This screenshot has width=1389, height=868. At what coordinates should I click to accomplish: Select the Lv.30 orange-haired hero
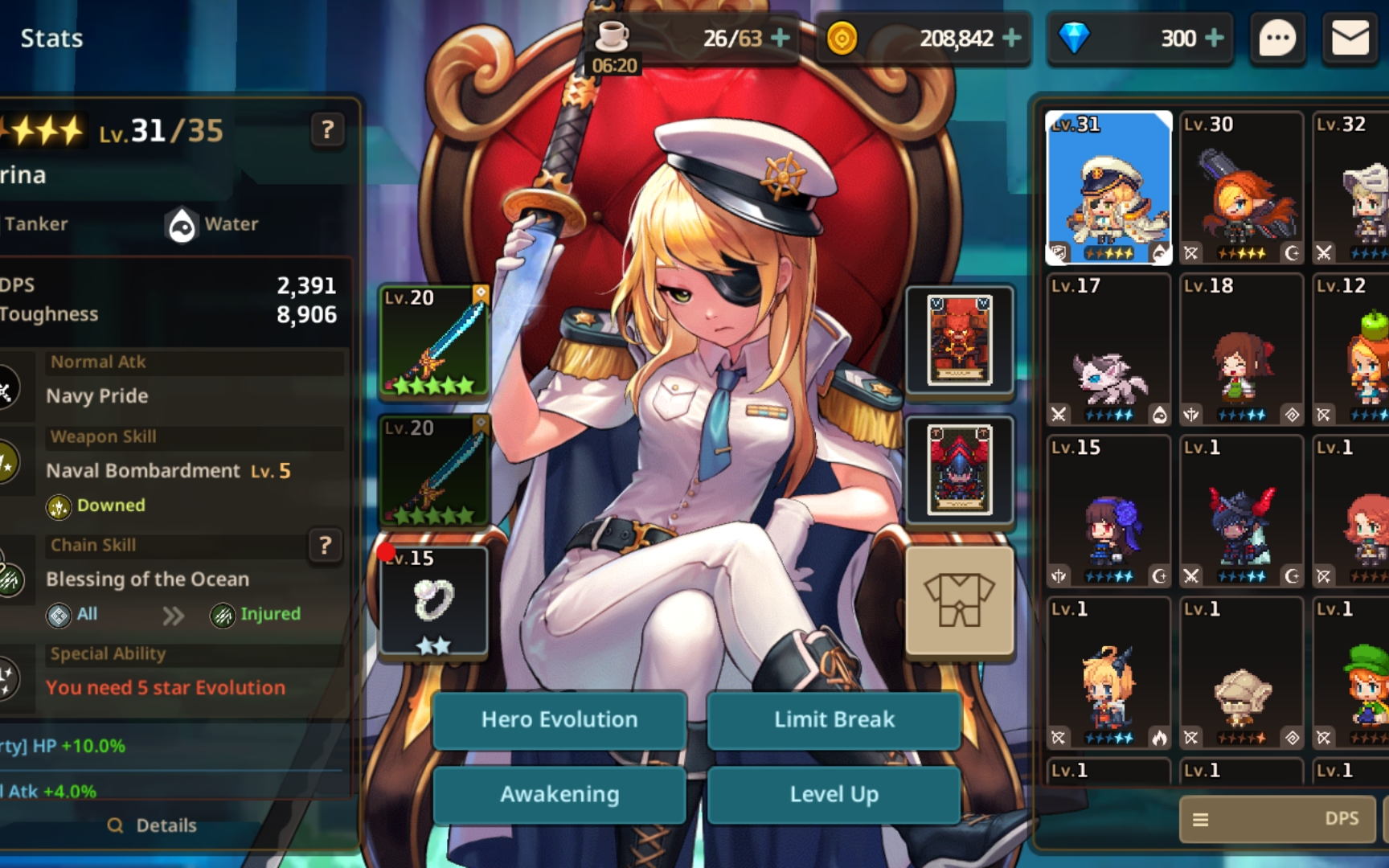(x=1241, y=189)
